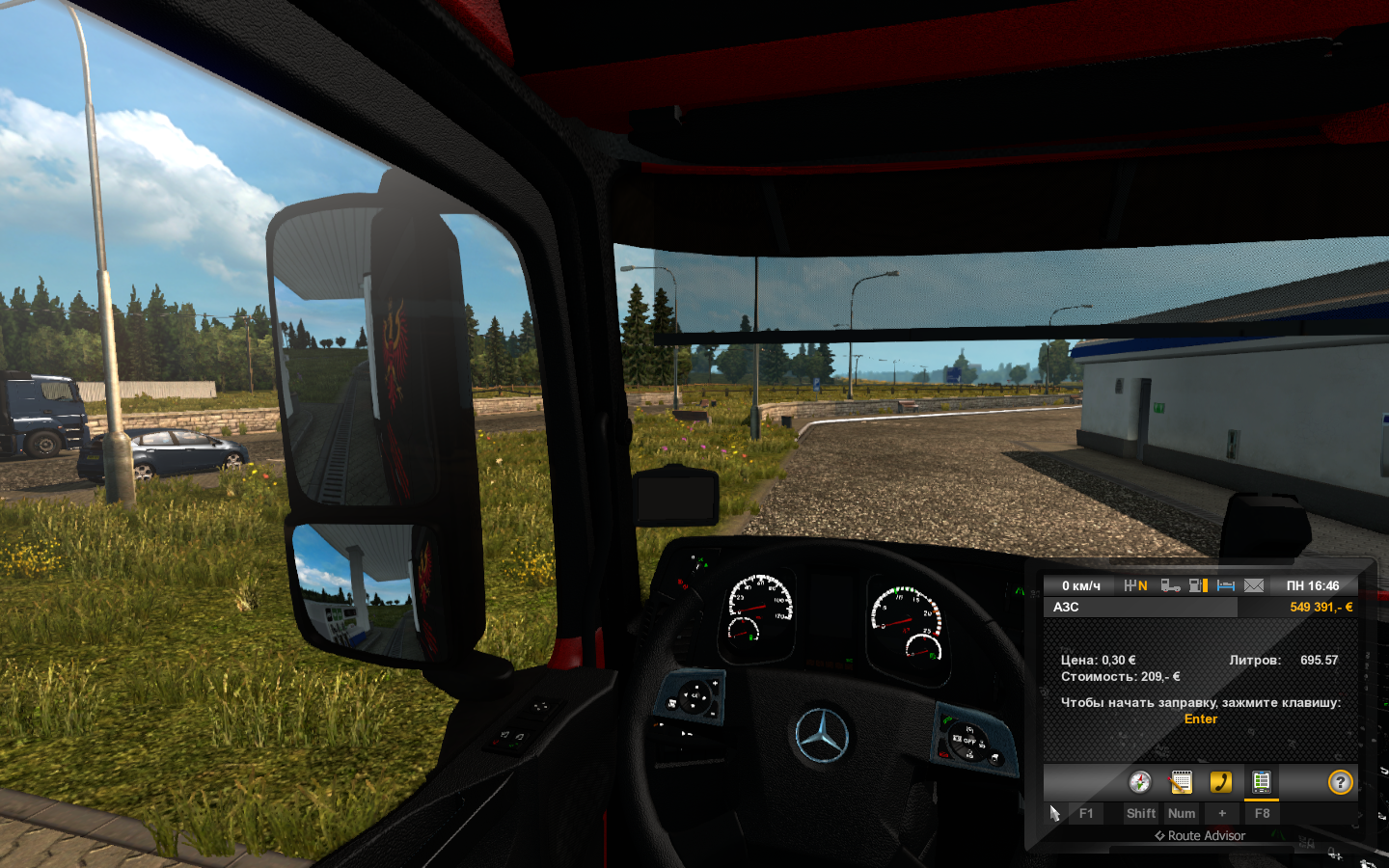The width and height of the screenshot is (1389, 868).
Task: Click the truck damage status icon
Action: pyautogui.click(x=1170, y=585)
